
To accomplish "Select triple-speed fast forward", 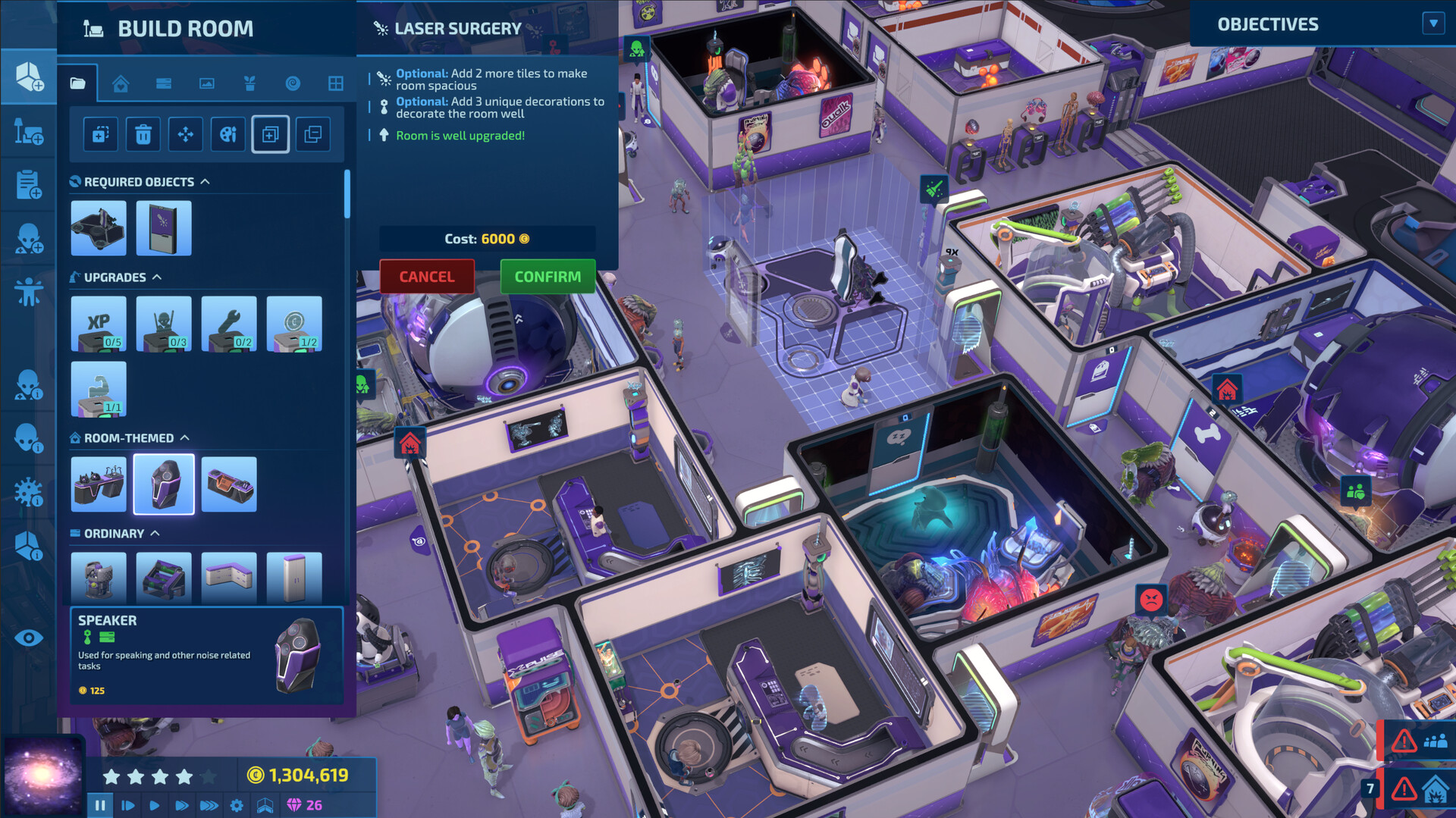I will 209,805.
